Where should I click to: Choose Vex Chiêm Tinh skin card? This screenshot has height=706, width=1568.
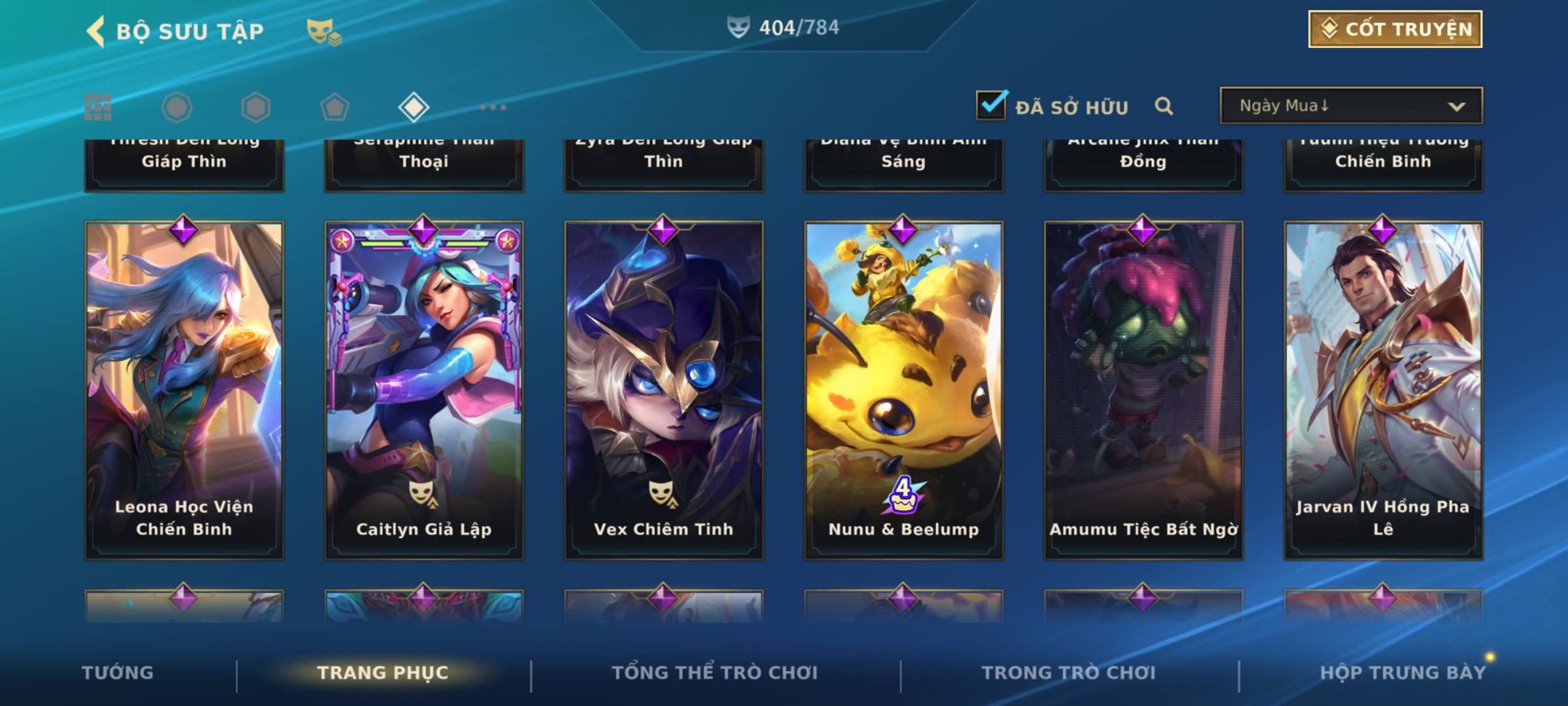coord(664,390)
